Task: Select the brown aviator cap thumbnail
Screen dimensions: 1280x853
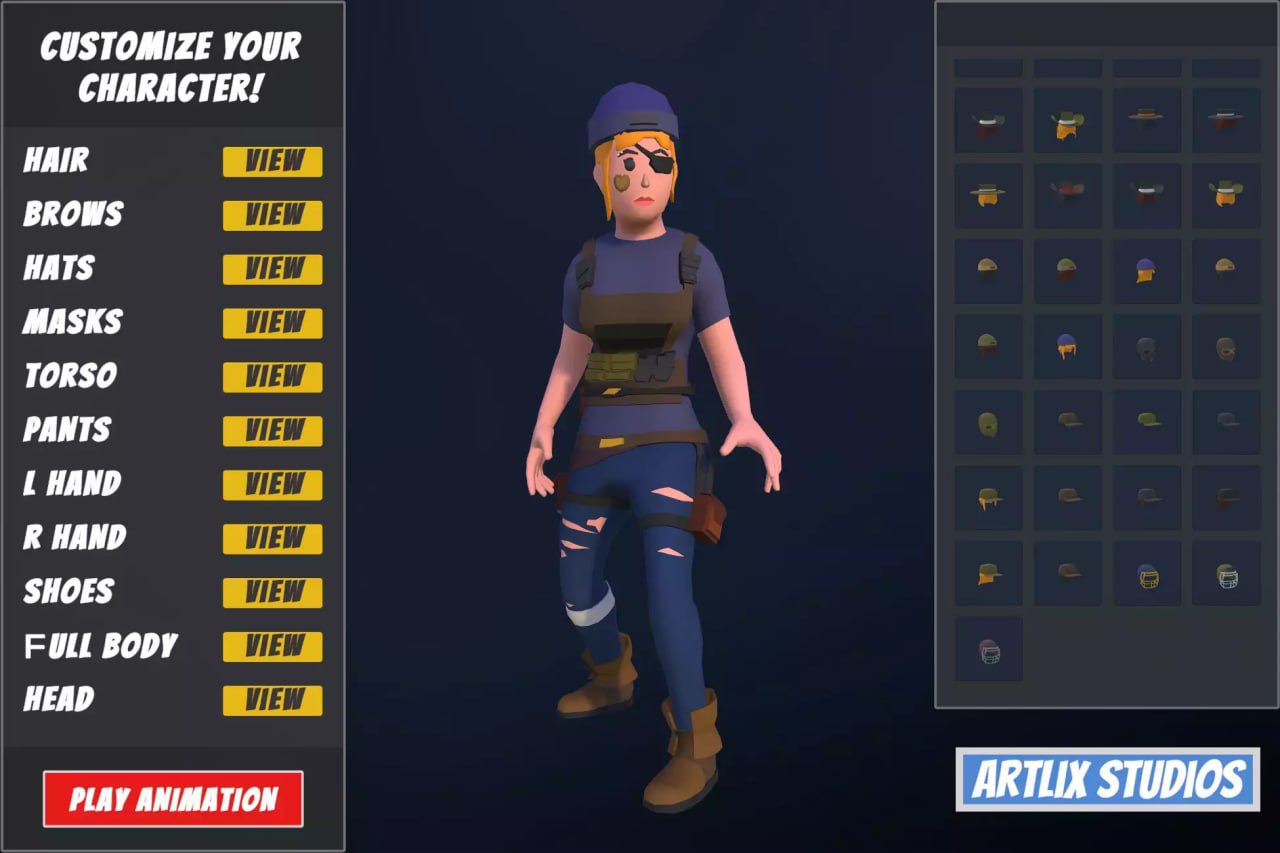Action: click(1227, 348)
